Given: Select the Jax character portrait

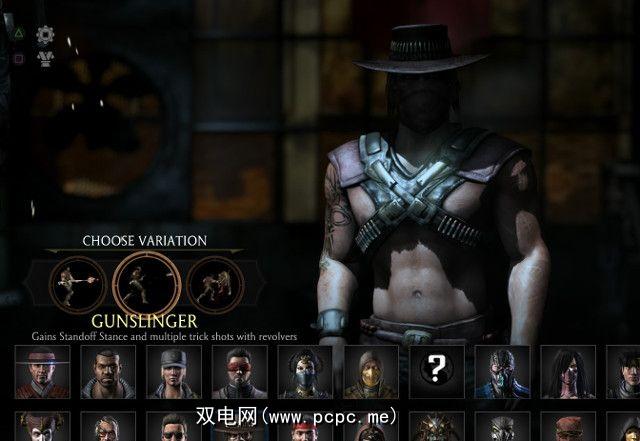Looking at the screenshot, I should tap(108, 373).
